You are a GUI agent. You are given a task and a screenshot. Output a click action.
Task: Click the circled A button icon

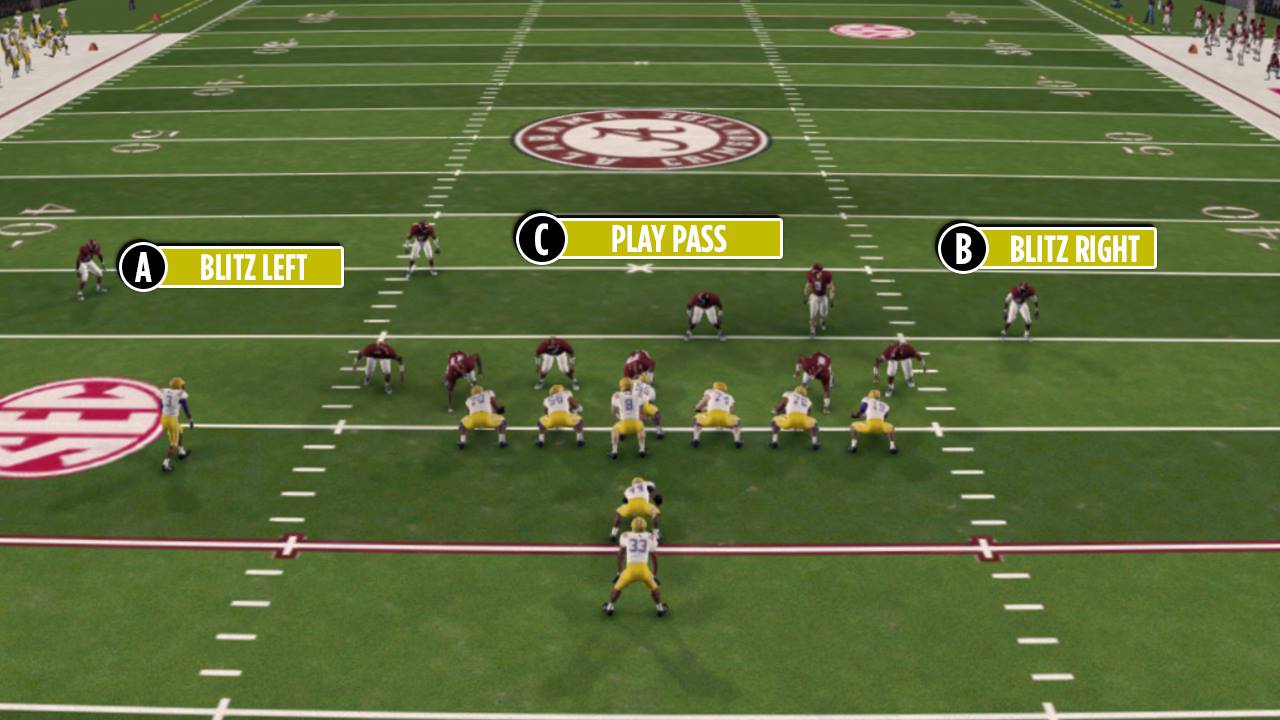click(143, 263)
